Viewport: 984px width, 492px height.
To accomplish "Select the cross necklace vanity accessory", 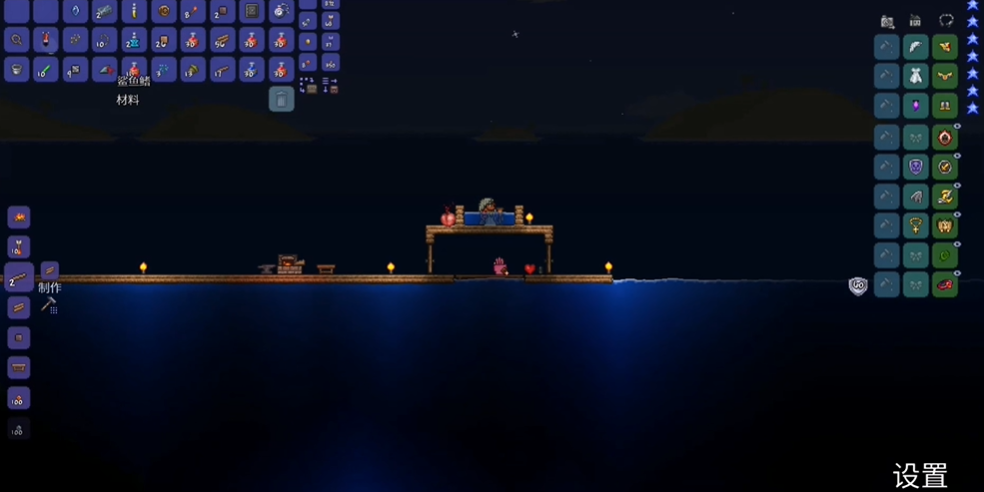I will pyautogui.click(x=915, y=226).
